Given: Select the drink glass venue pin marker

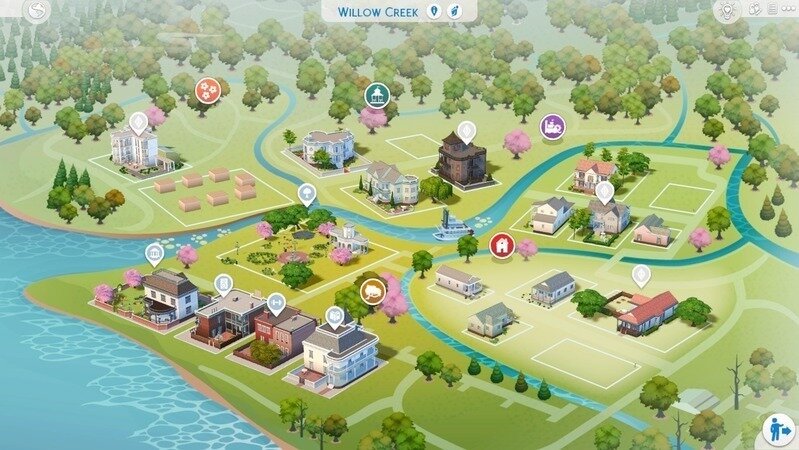Looking at the screenshot, I should [x=222, y=284].
